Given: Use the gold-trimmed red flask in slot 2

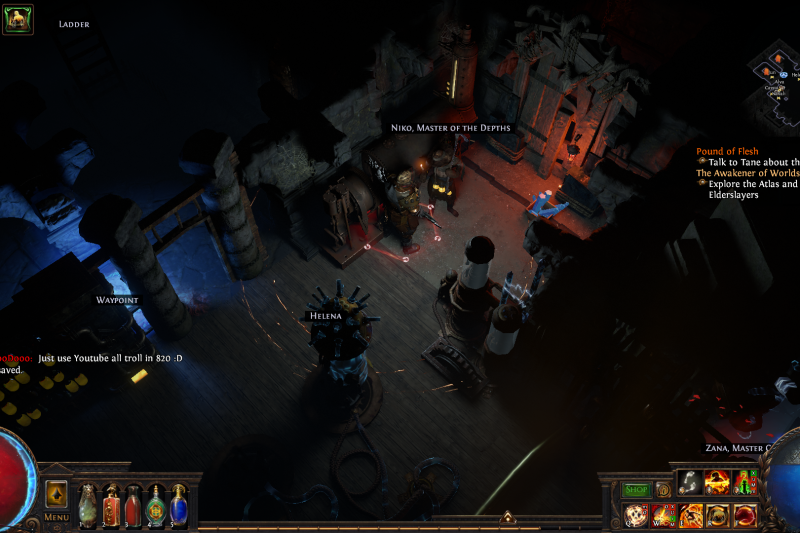Looking at the screenshot, I should coord(111,503).
